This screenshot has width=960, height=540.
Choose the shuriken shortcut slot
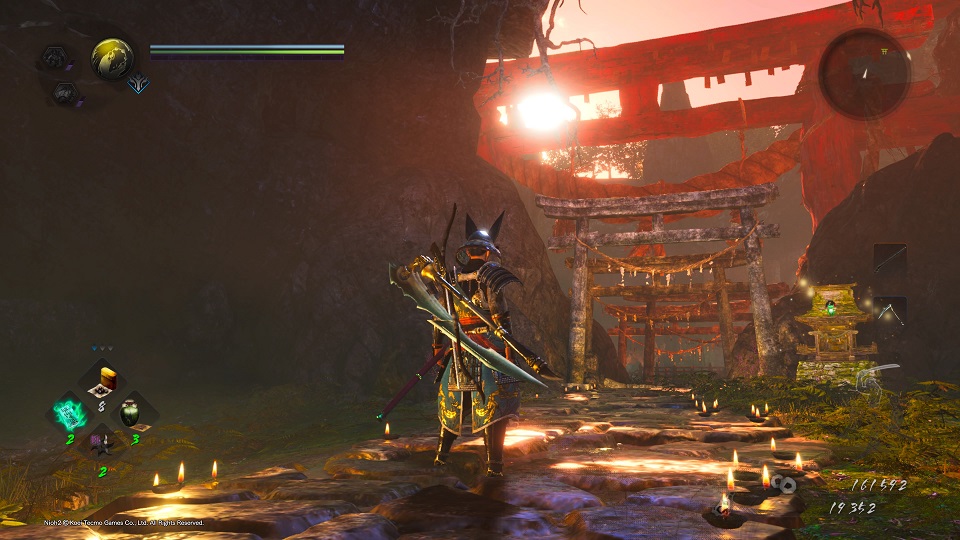[x=101, y=443]
